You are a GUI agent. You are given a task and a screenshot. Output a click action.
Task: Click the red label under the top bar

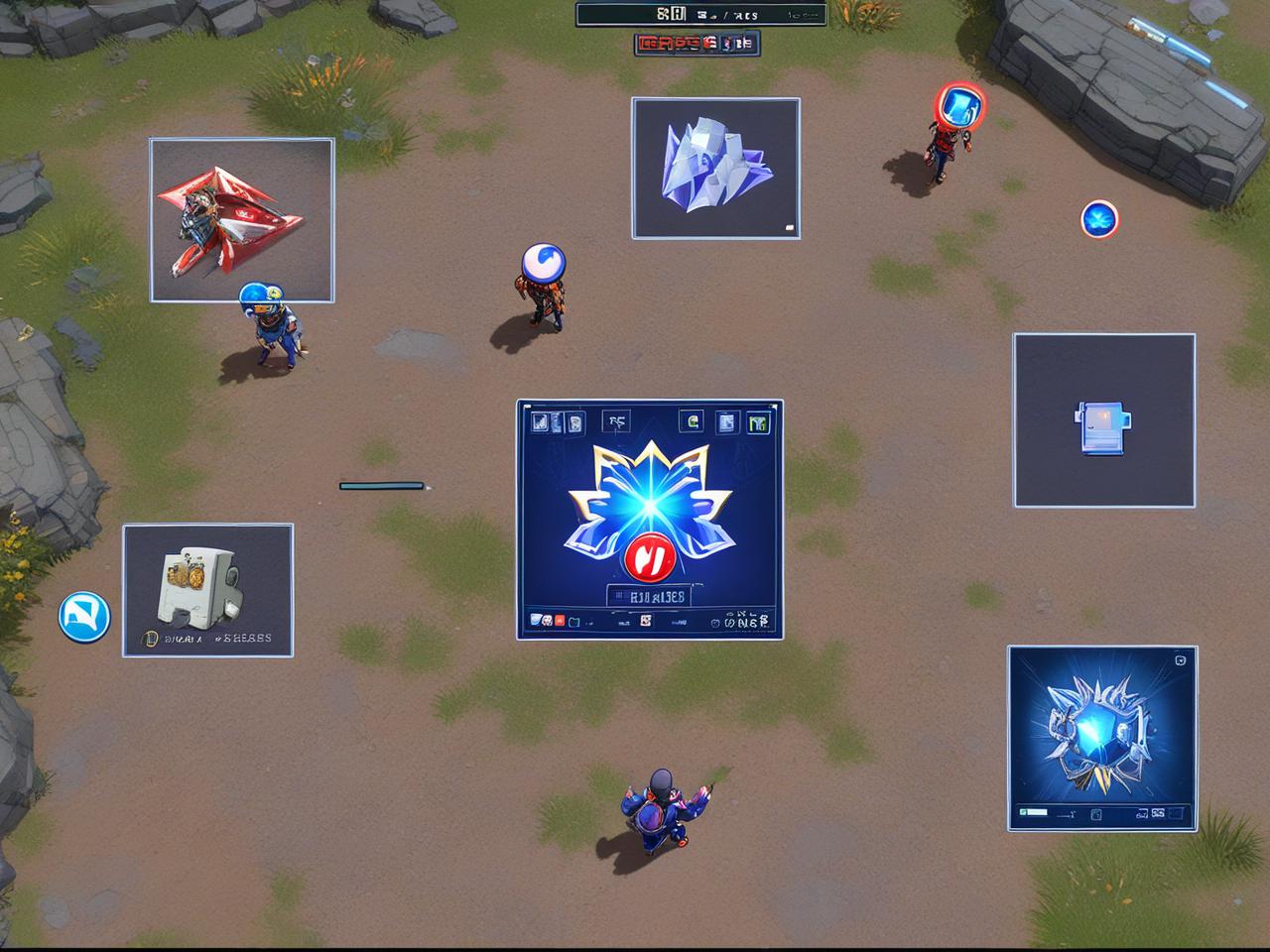(696, 43)
